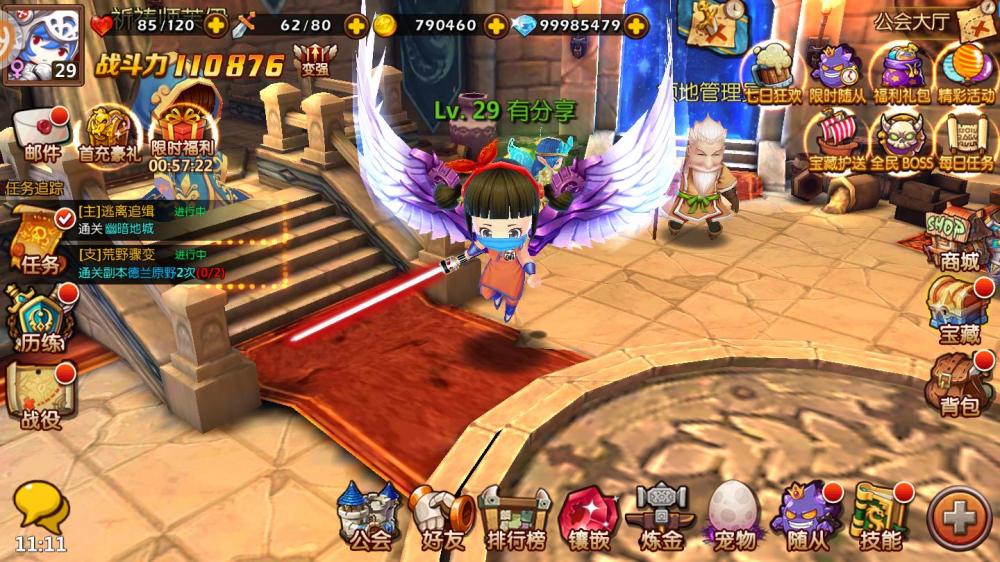Screen dimensions: 1000x562
Task: Open the 限时福利 timed gift box
Action: [x=181, y=135]
